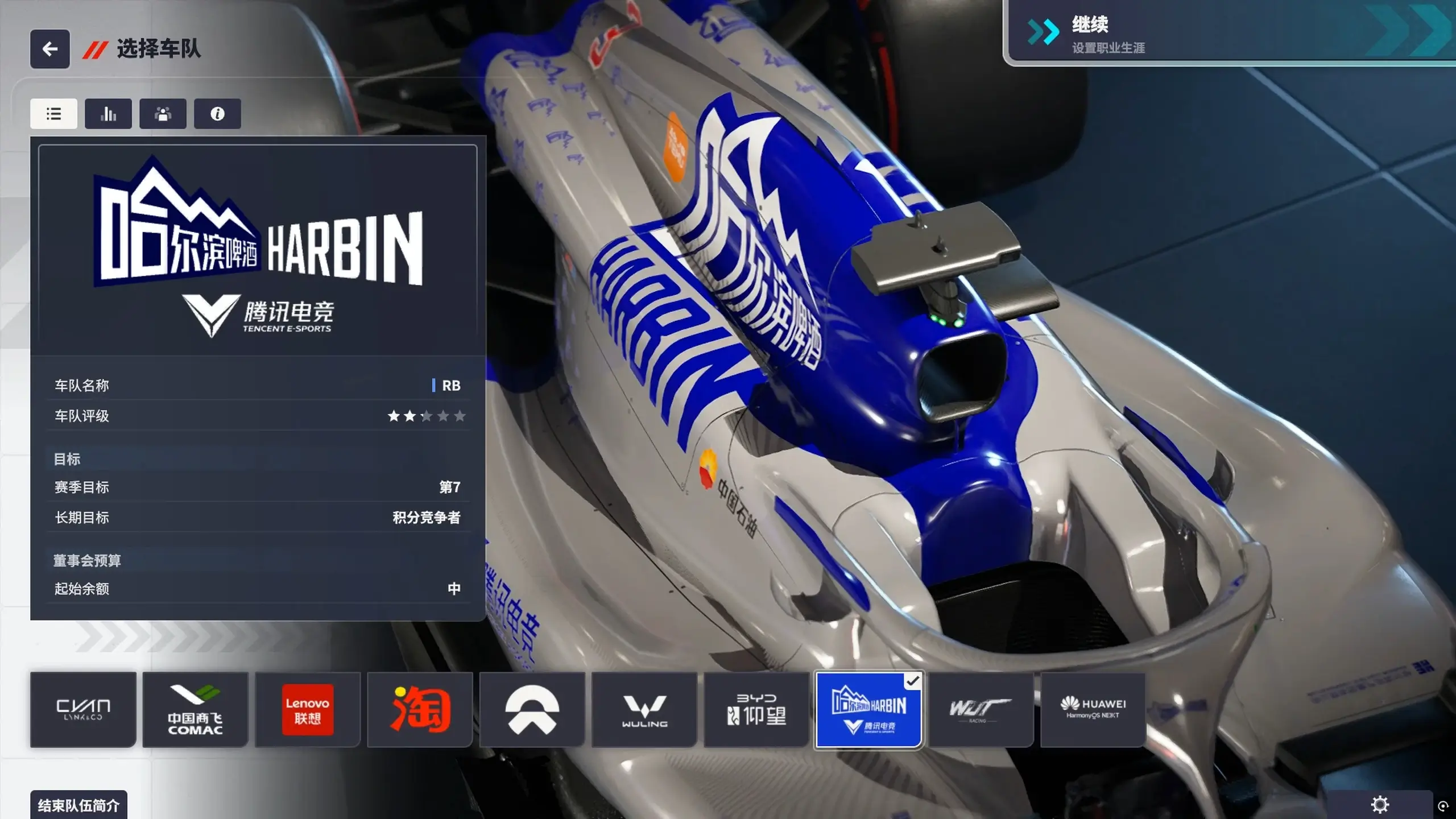Screen dimensions: 1456x819
Task: Open the bar chart statistics tab
Action: click(x=108, y=114)
